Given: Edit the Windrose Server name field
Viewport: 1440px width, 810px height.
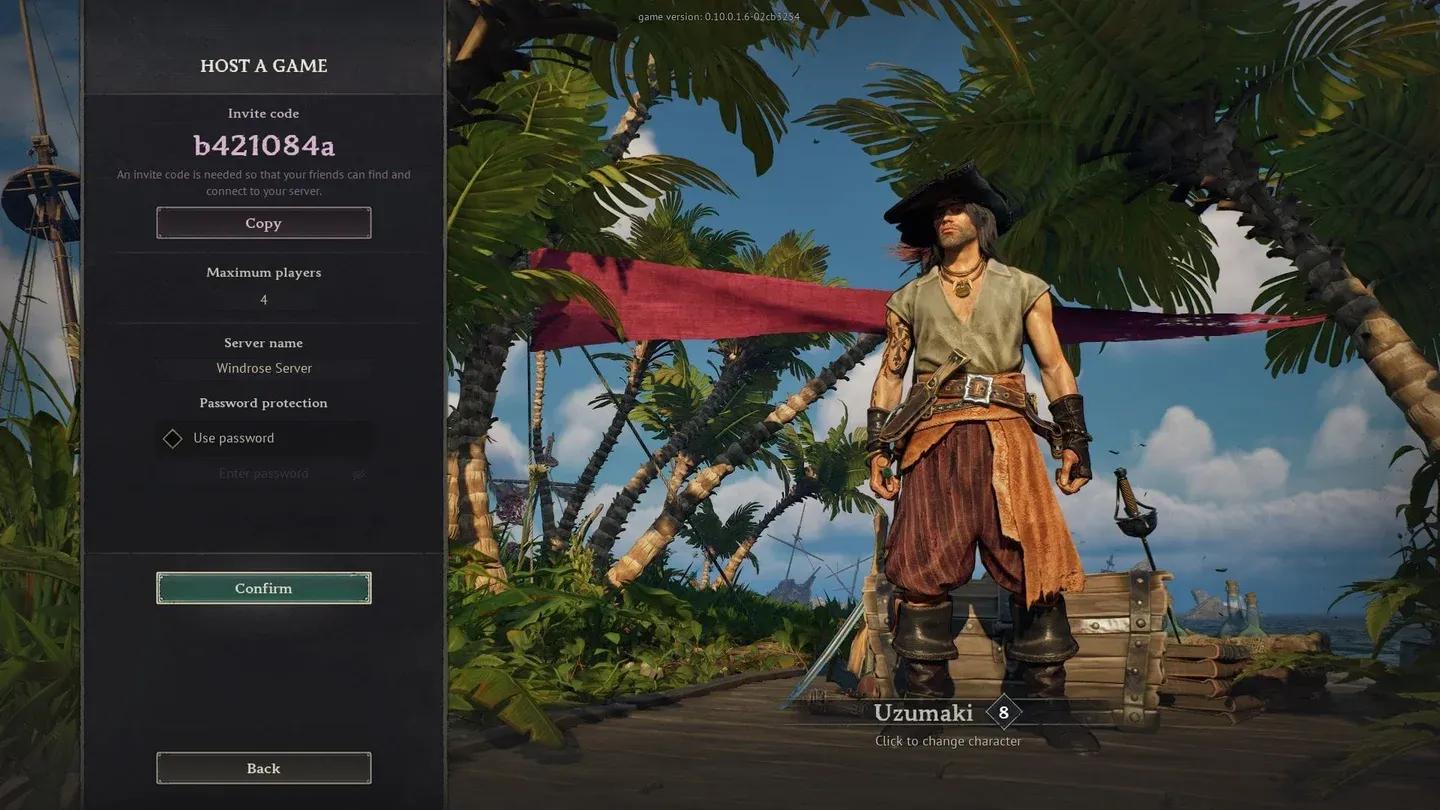Looking at the screenshot, I should [x=263, y=368].
